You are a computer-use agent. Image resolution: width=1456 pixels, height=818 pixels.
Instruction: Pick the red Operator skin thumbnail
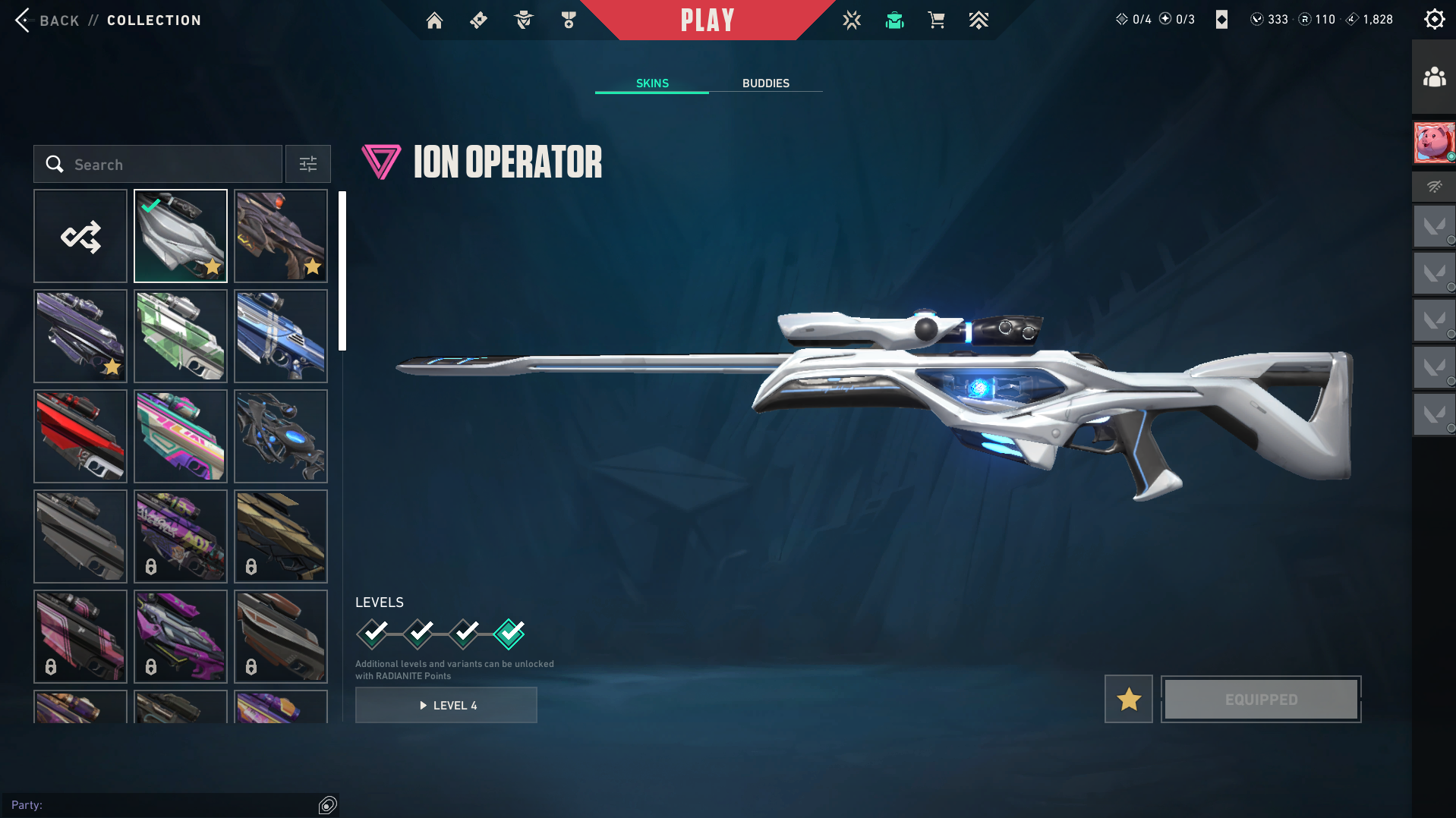80,437
